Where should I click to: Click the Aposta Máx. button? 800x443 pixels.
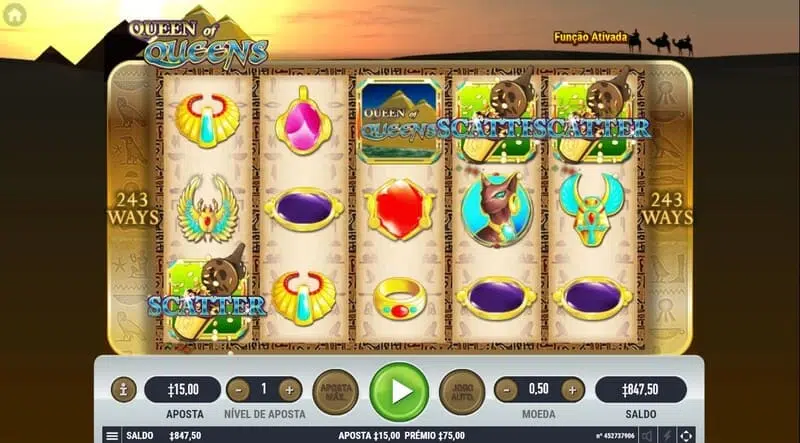point(335,391)
